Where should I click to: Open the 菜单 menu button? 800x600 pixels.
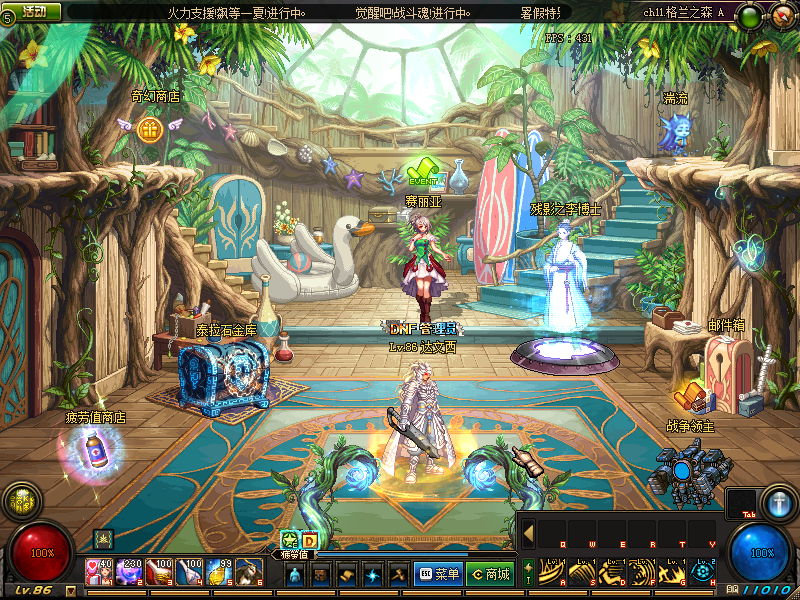coord(438,574)
